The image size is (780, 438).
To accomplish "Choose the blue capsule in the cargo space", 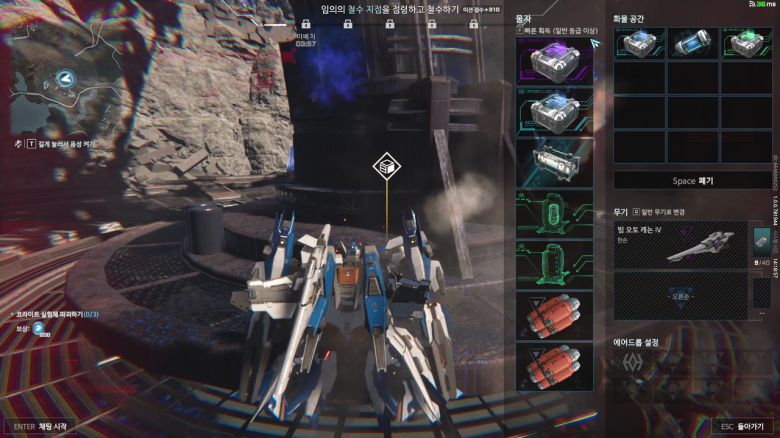I will [x=692, y=43].
